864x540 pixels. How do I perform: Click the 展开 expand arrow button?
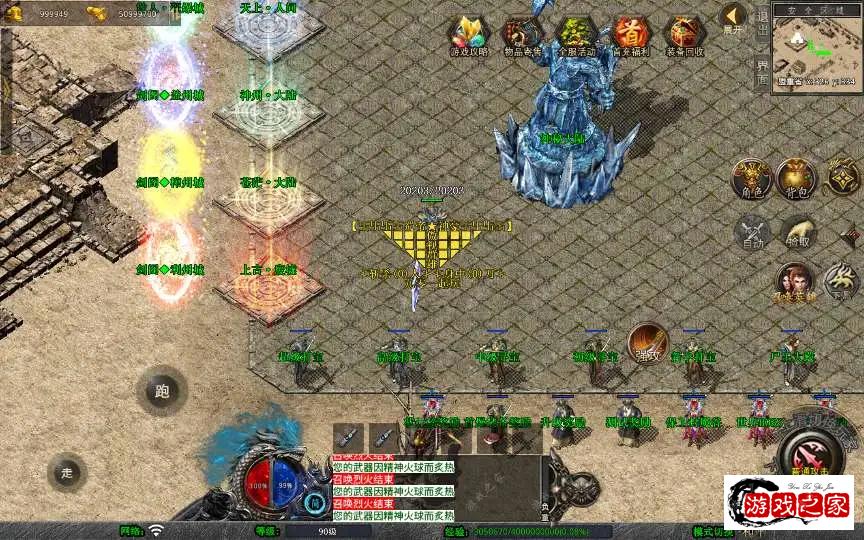[x=733, y=19]
